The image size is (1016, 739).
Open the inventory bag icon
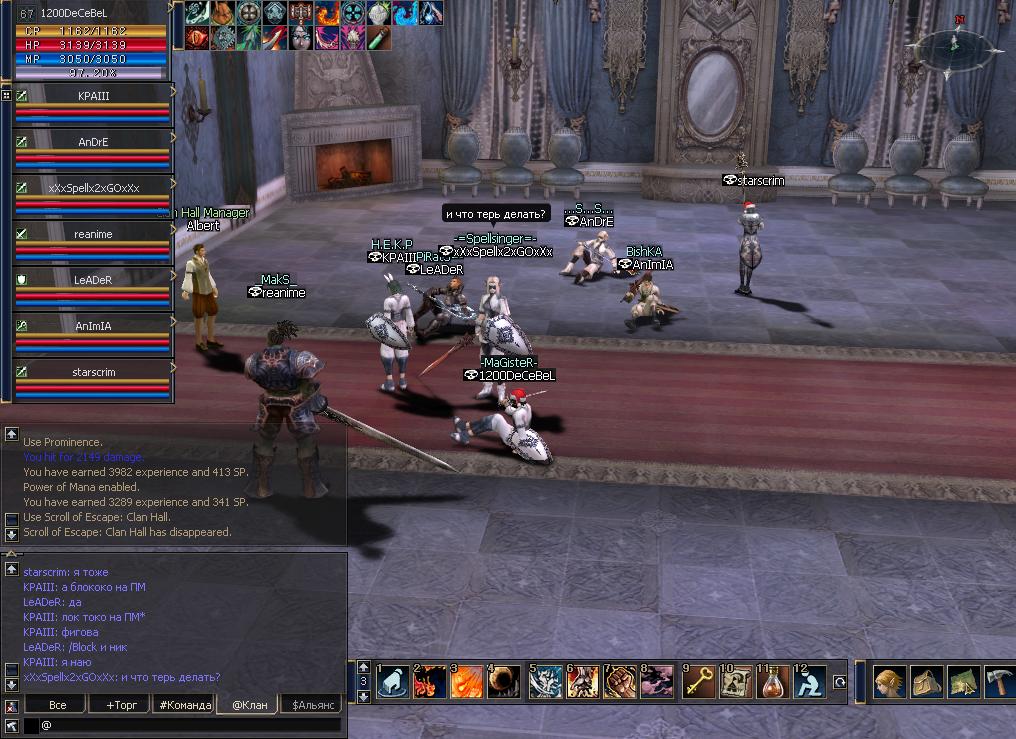(x=925, y=682)
